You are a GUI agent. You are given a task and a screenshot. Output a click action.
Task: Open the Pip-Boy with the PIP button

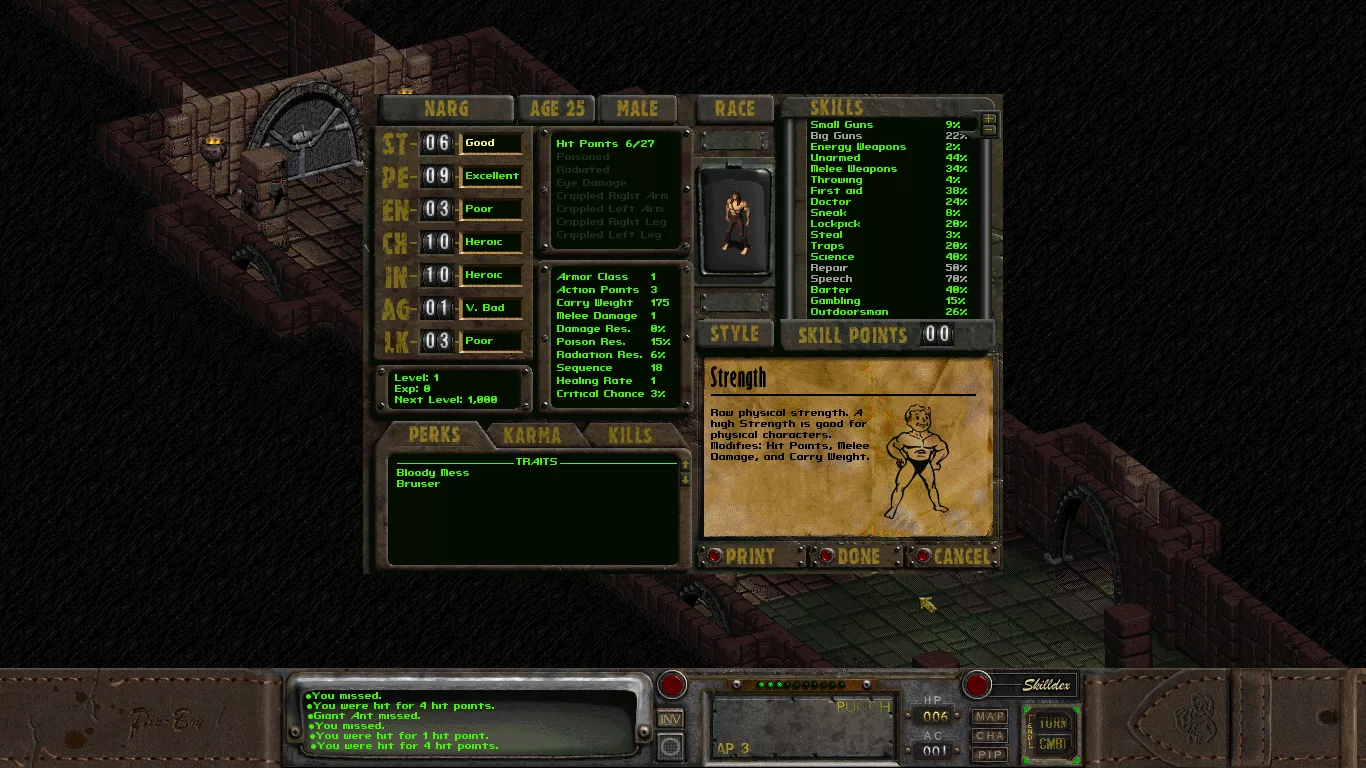990,752
